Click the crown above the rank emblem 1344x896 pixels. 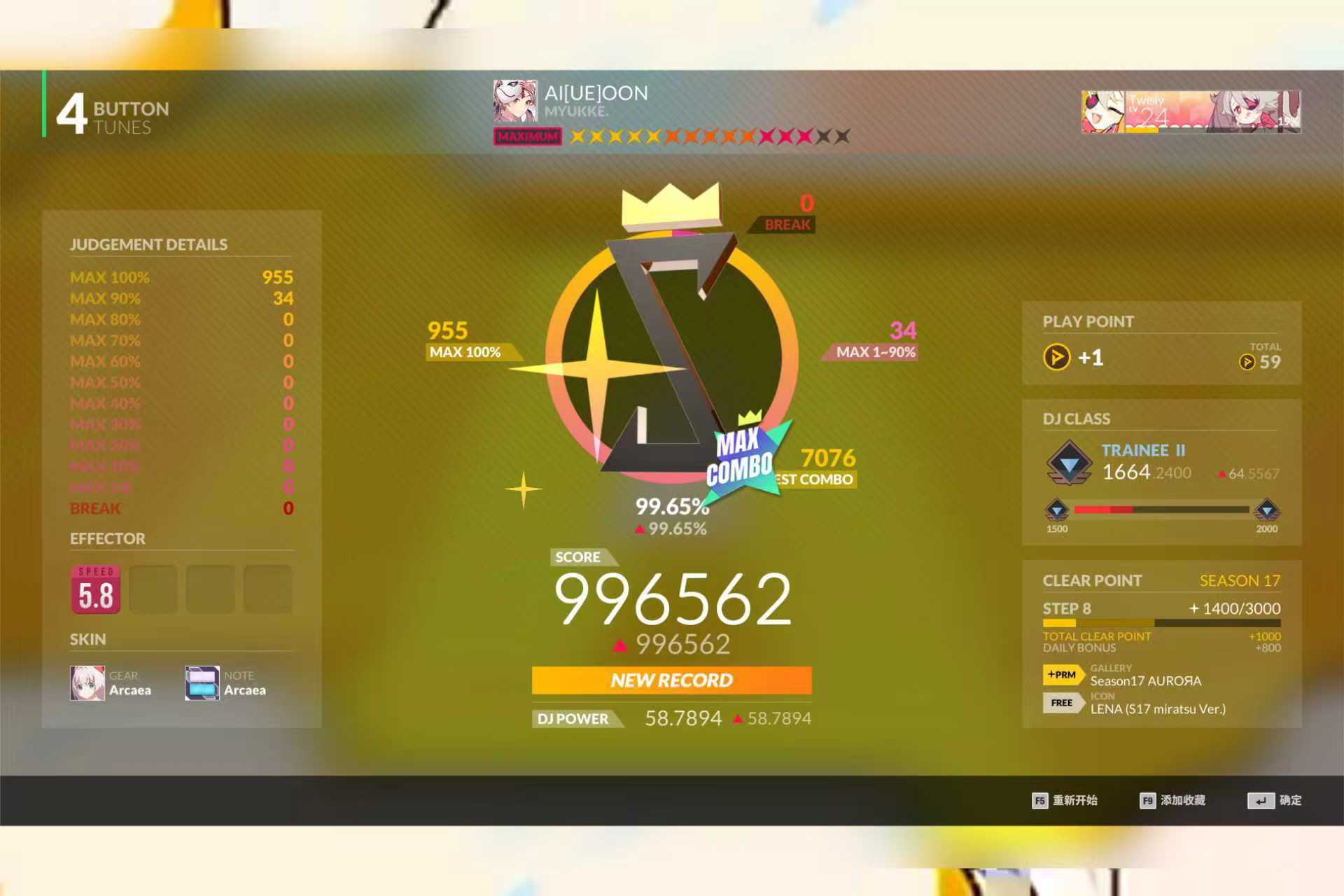(670, 208)
